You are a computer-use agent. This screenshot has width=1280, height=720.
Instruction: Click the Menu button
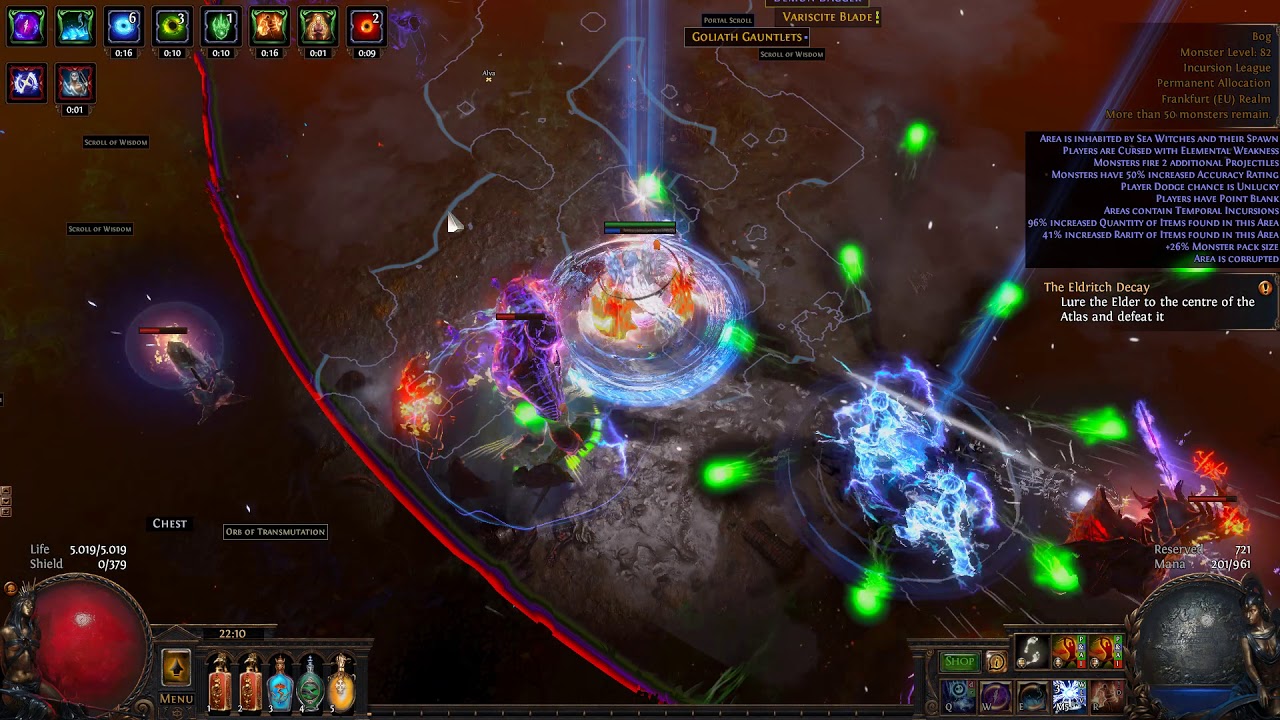176,699
